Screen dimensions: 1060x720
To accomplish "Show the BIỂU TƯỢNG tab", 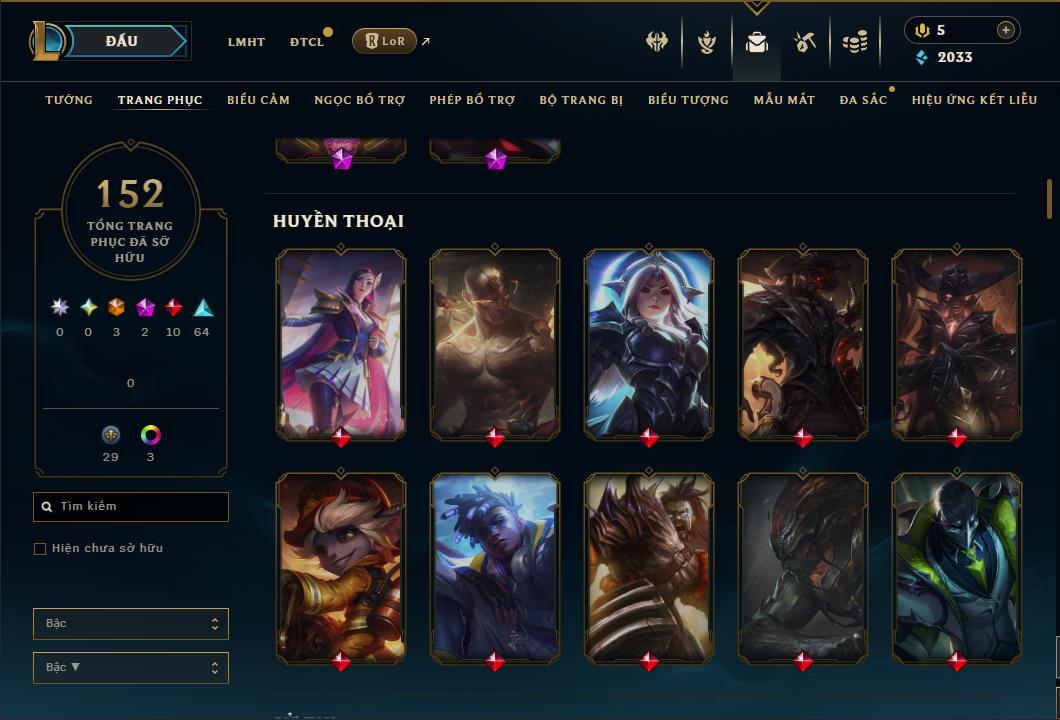I will click(x=688, y=100).
